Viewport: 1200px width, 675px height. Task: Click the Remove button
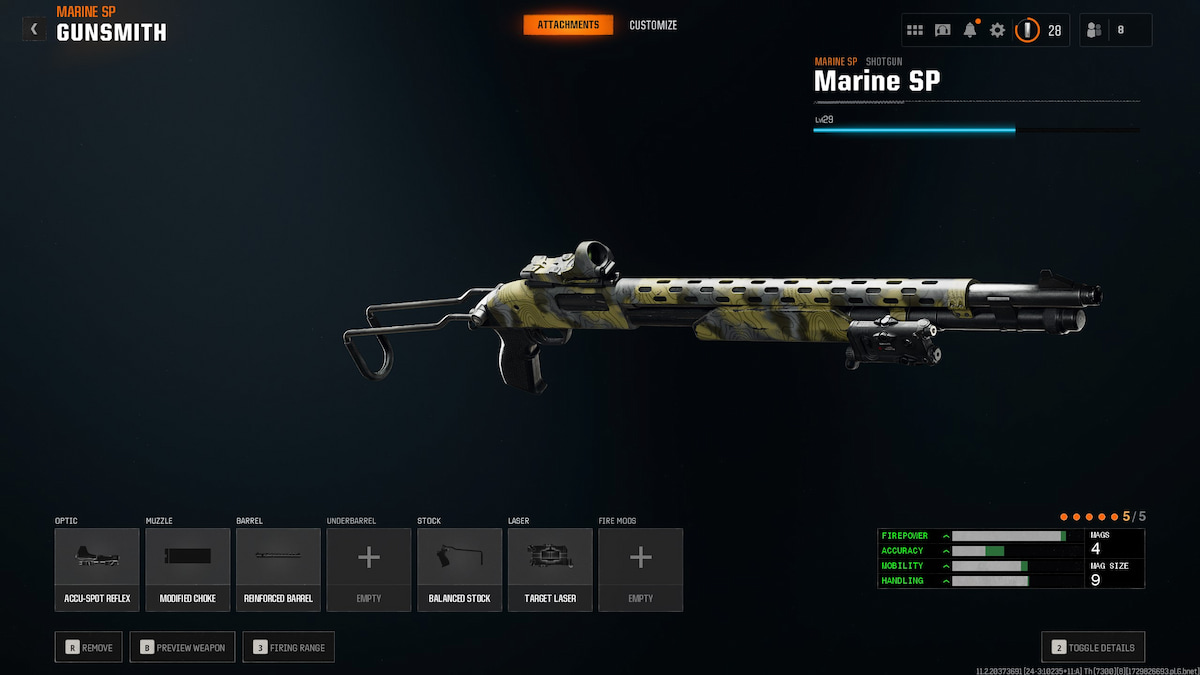pos(90,647)
